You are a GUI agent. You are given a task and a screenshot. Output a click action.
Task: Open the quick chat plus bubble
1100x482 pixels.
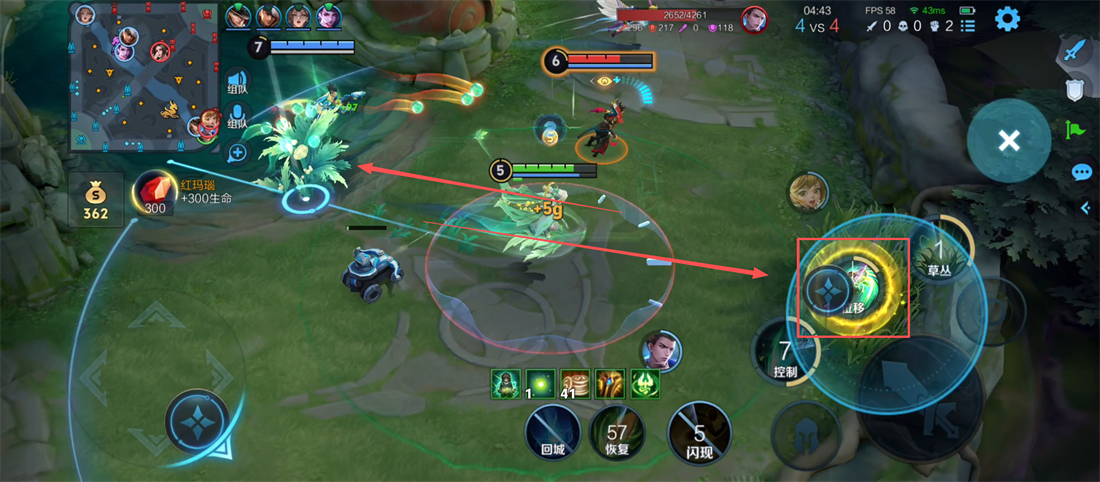point(237,153)
